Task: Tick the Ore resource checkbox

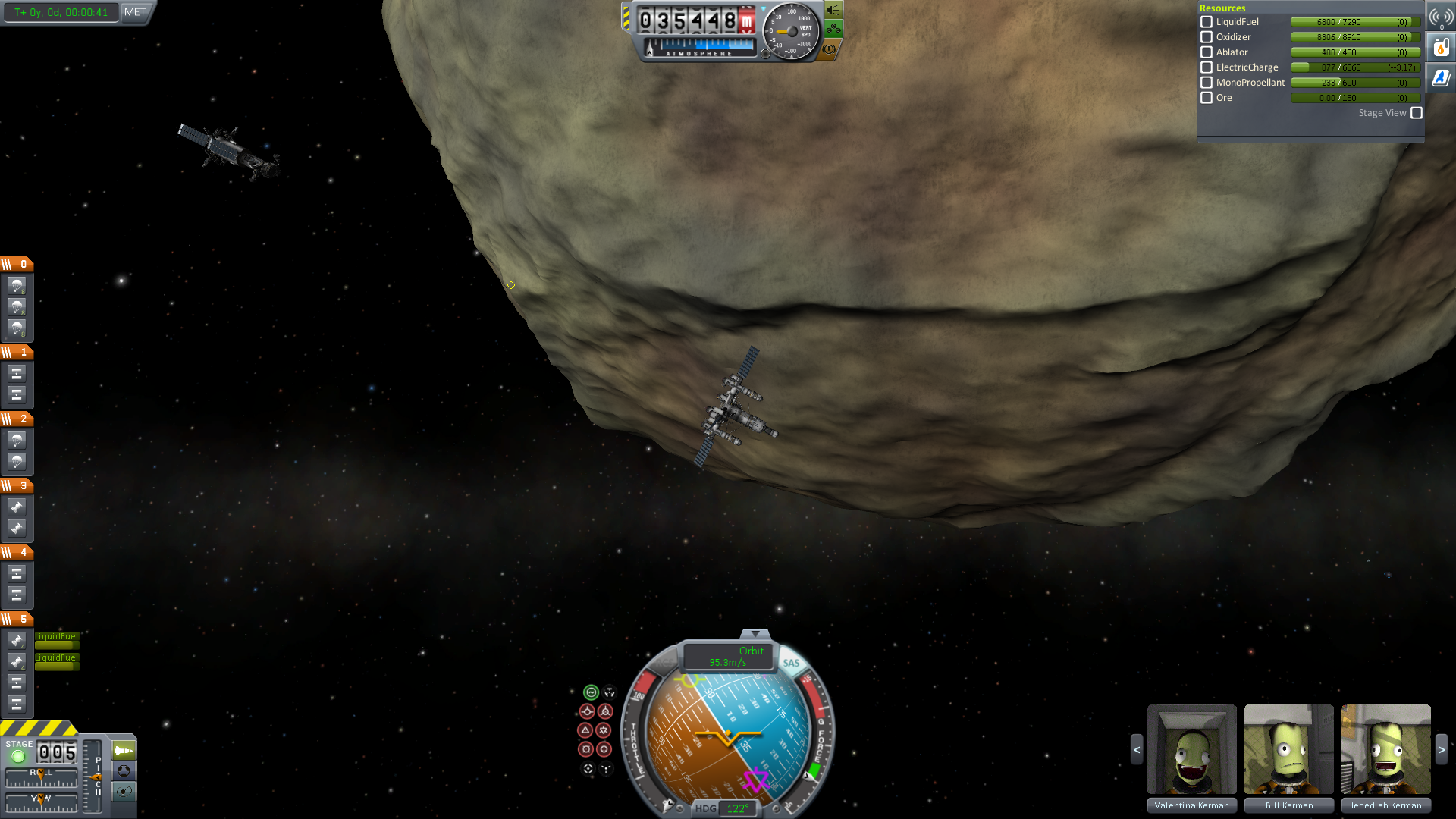Action: pos(1207,98)
